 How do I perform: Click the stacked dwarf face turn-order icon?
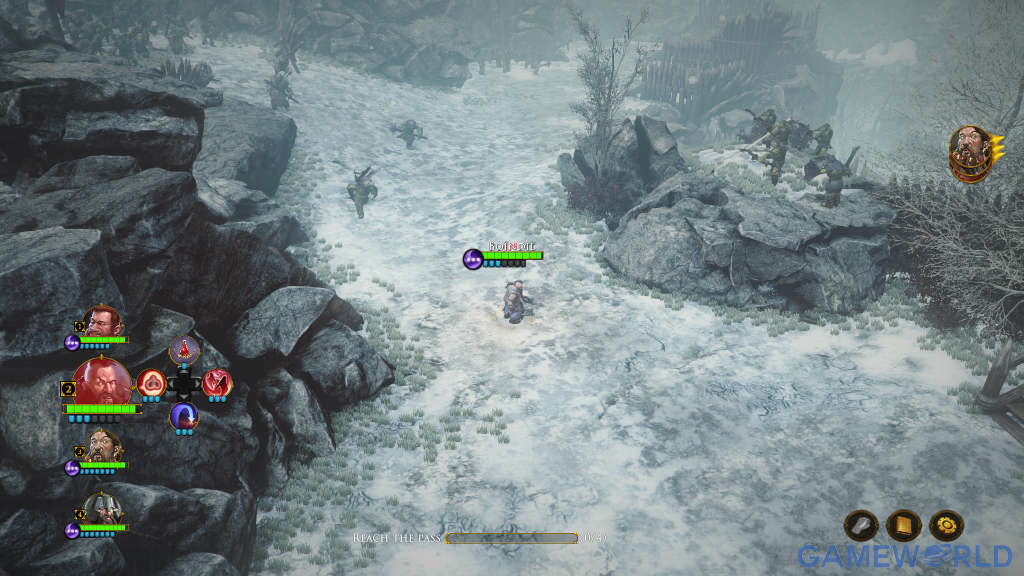pyautogui.click(x=971, y=152)
